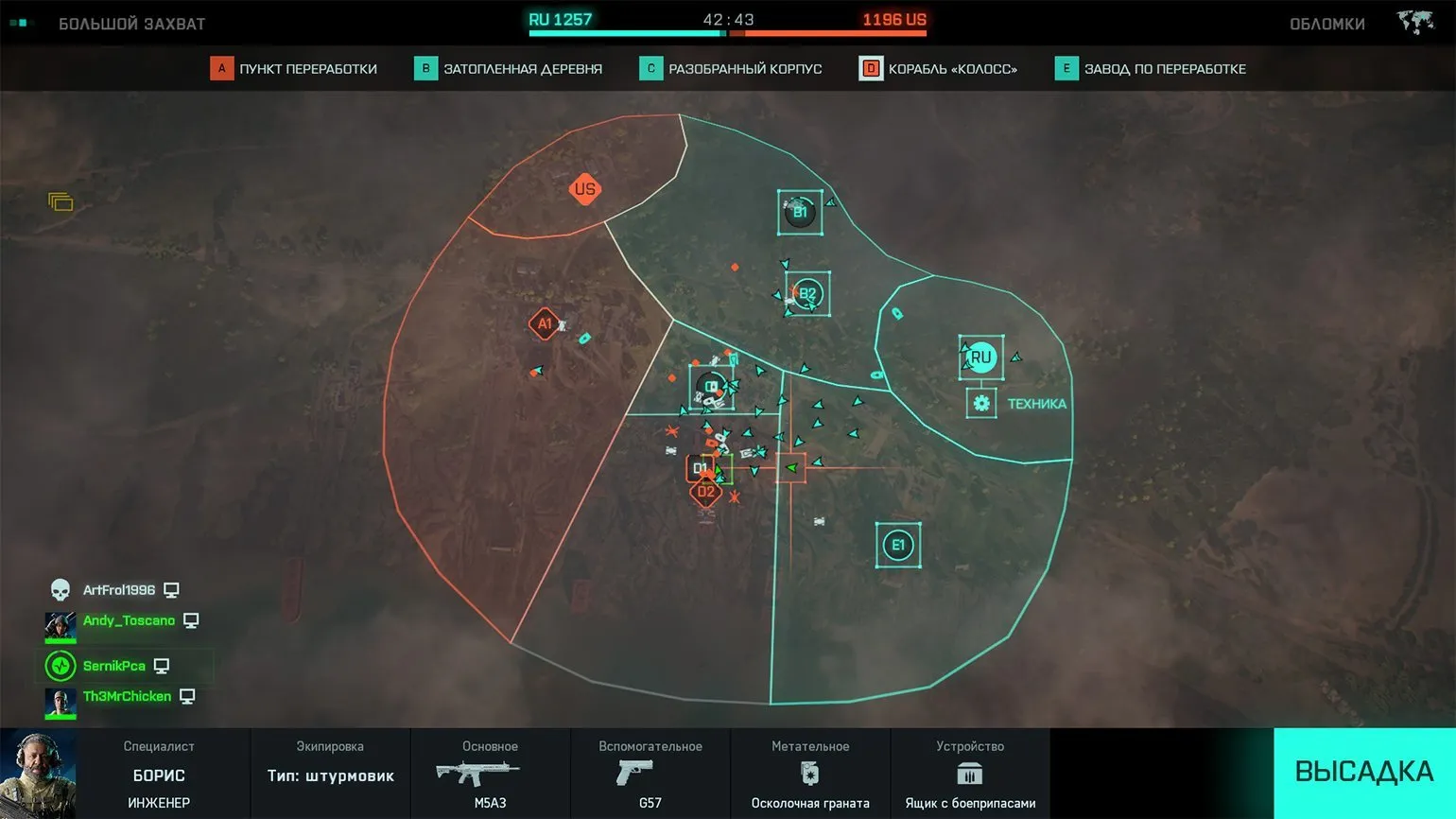Choose capture point B2 on the map

point(807,294)
